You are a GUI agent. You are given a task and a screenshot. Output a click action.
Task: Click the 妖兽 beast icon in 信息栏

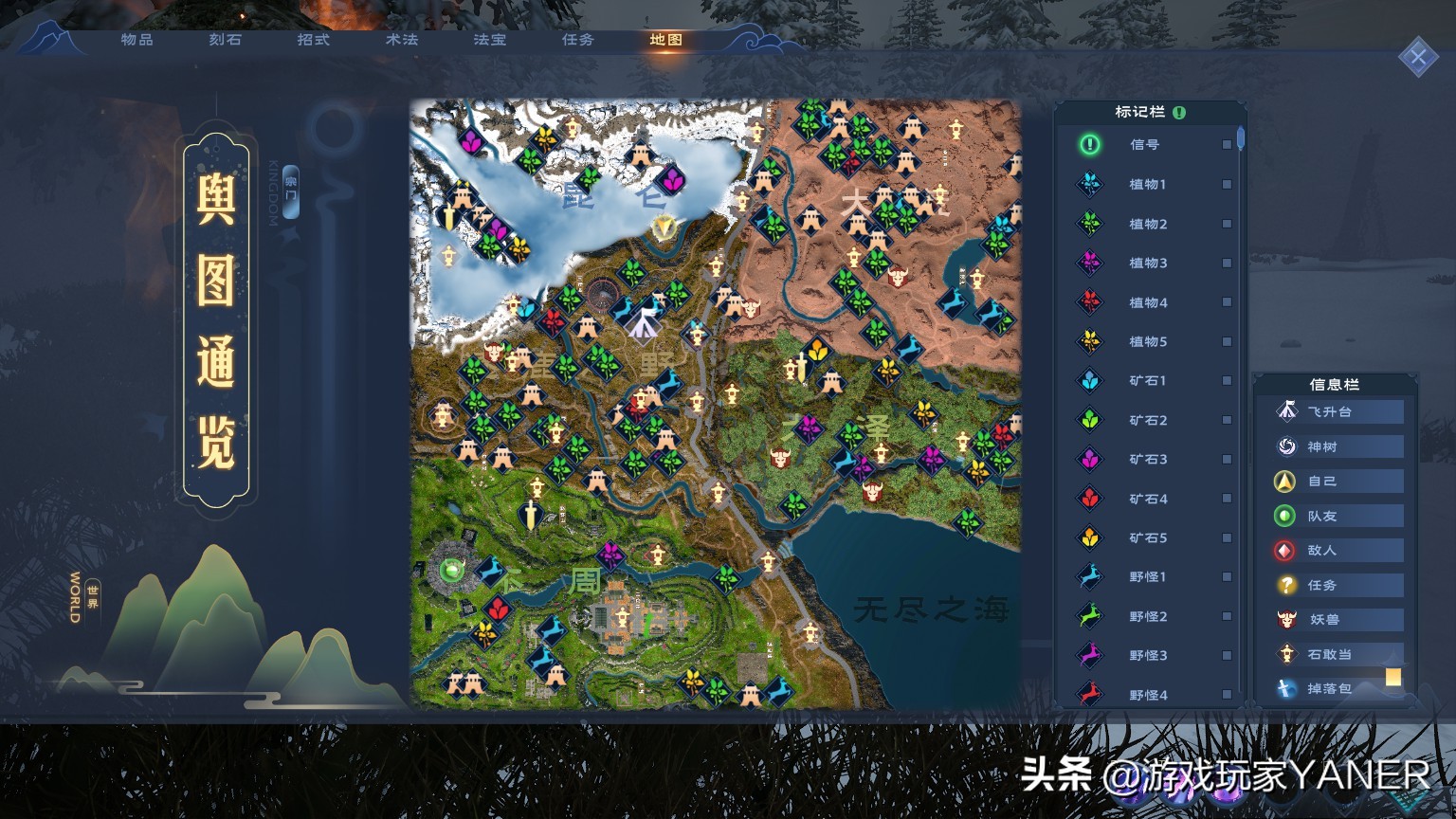(x=1286, y=620)
